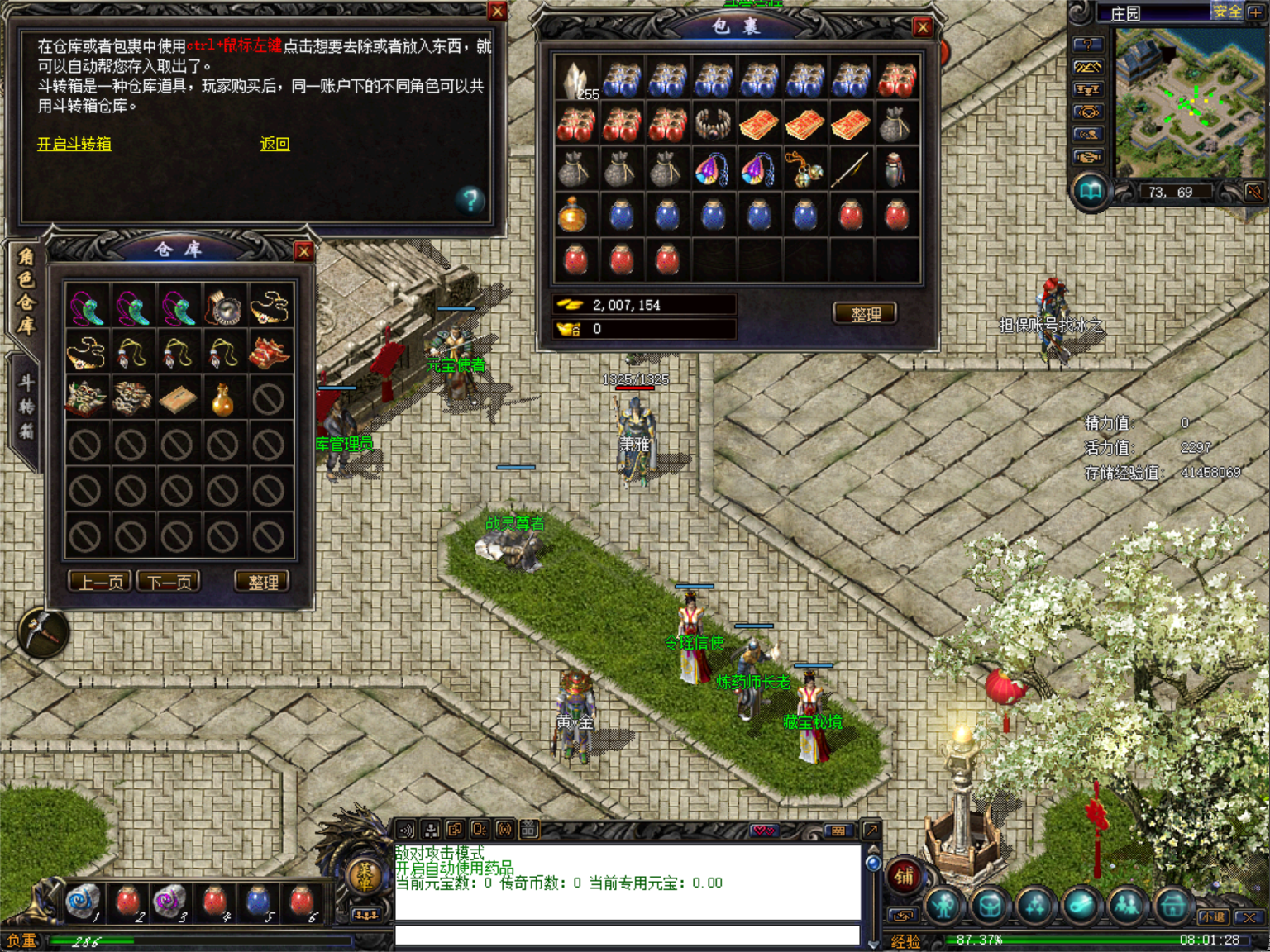1270x952 pixels.
Task: Go to previous warehouse page 上一页
Action: 100,582
